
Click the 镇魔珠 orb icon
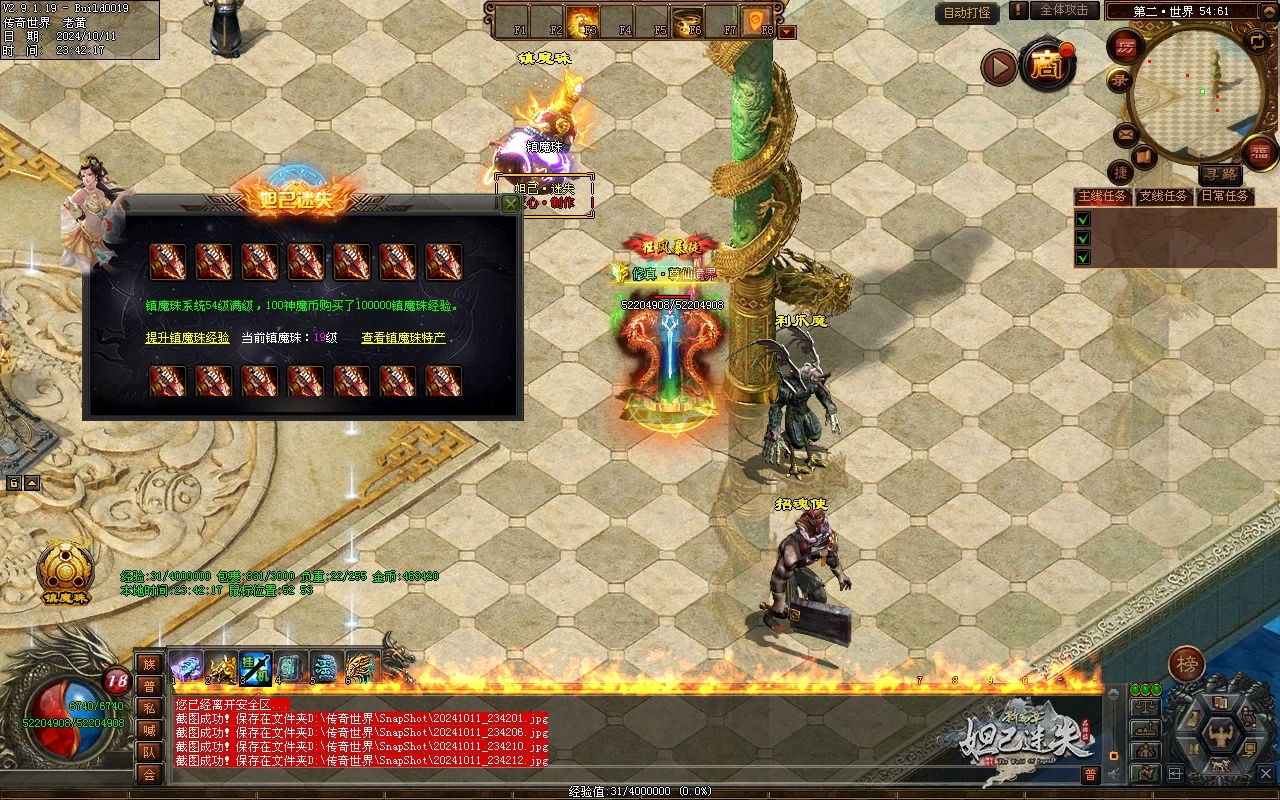point(66,570)
